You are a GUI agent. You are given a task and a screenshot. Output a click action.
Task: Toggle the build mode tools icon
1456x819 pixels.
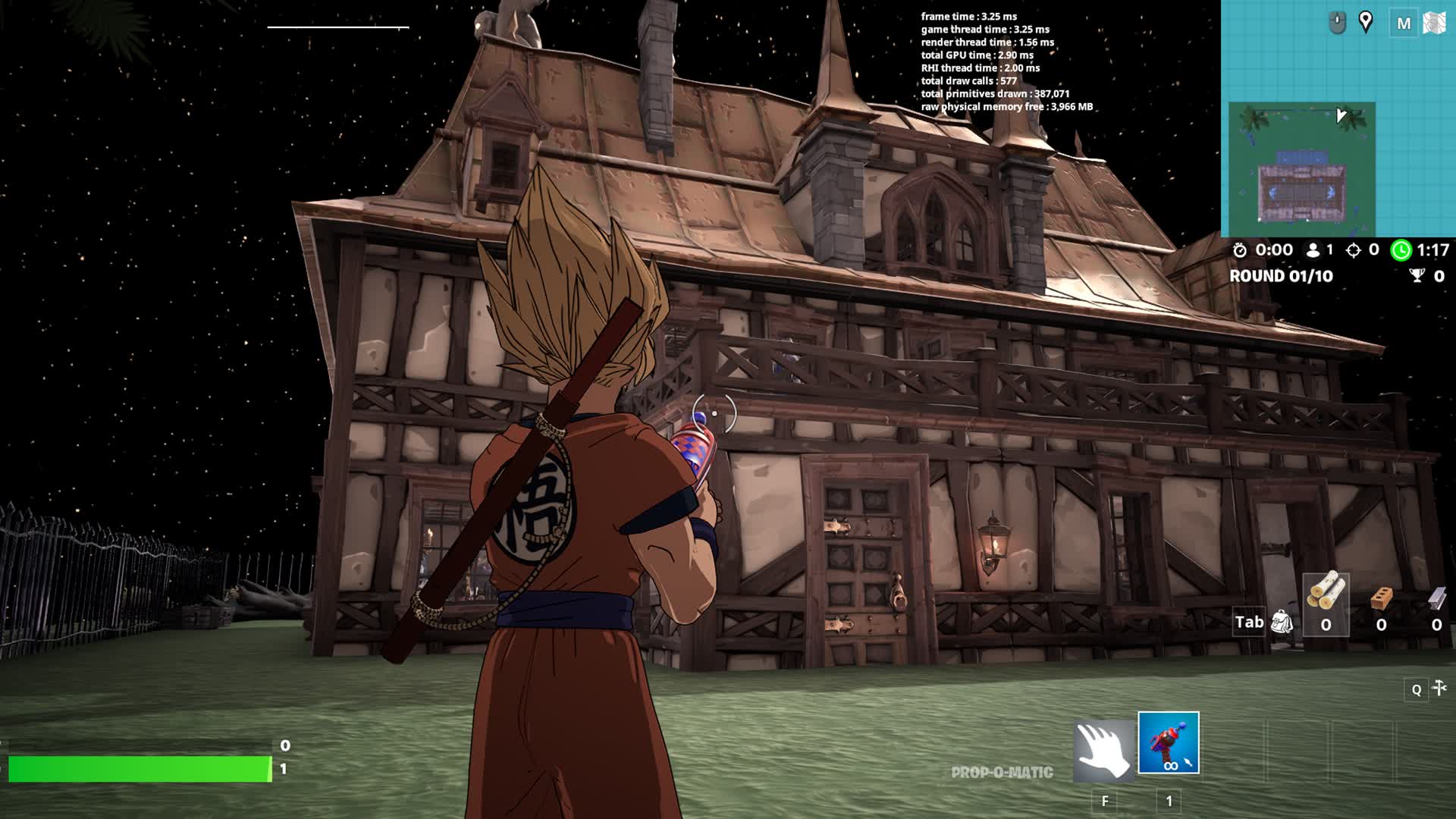[1439, 688]
